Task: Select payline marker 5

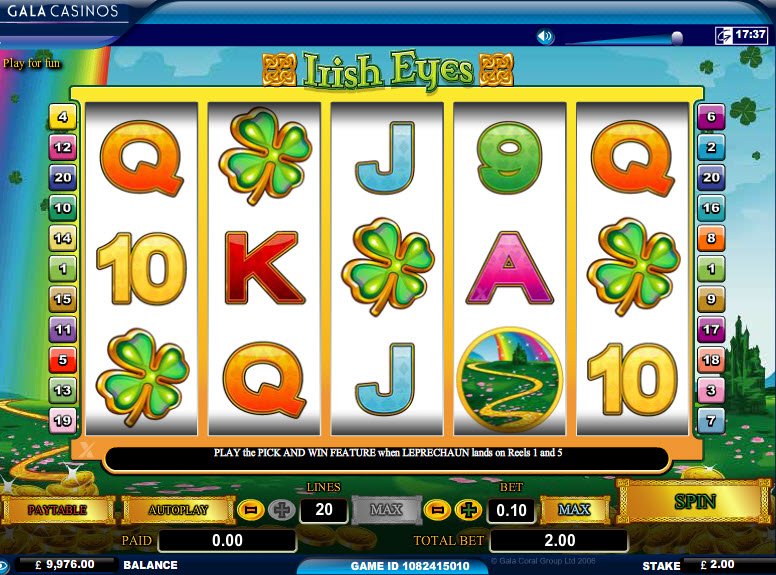Action: [63, 359]
